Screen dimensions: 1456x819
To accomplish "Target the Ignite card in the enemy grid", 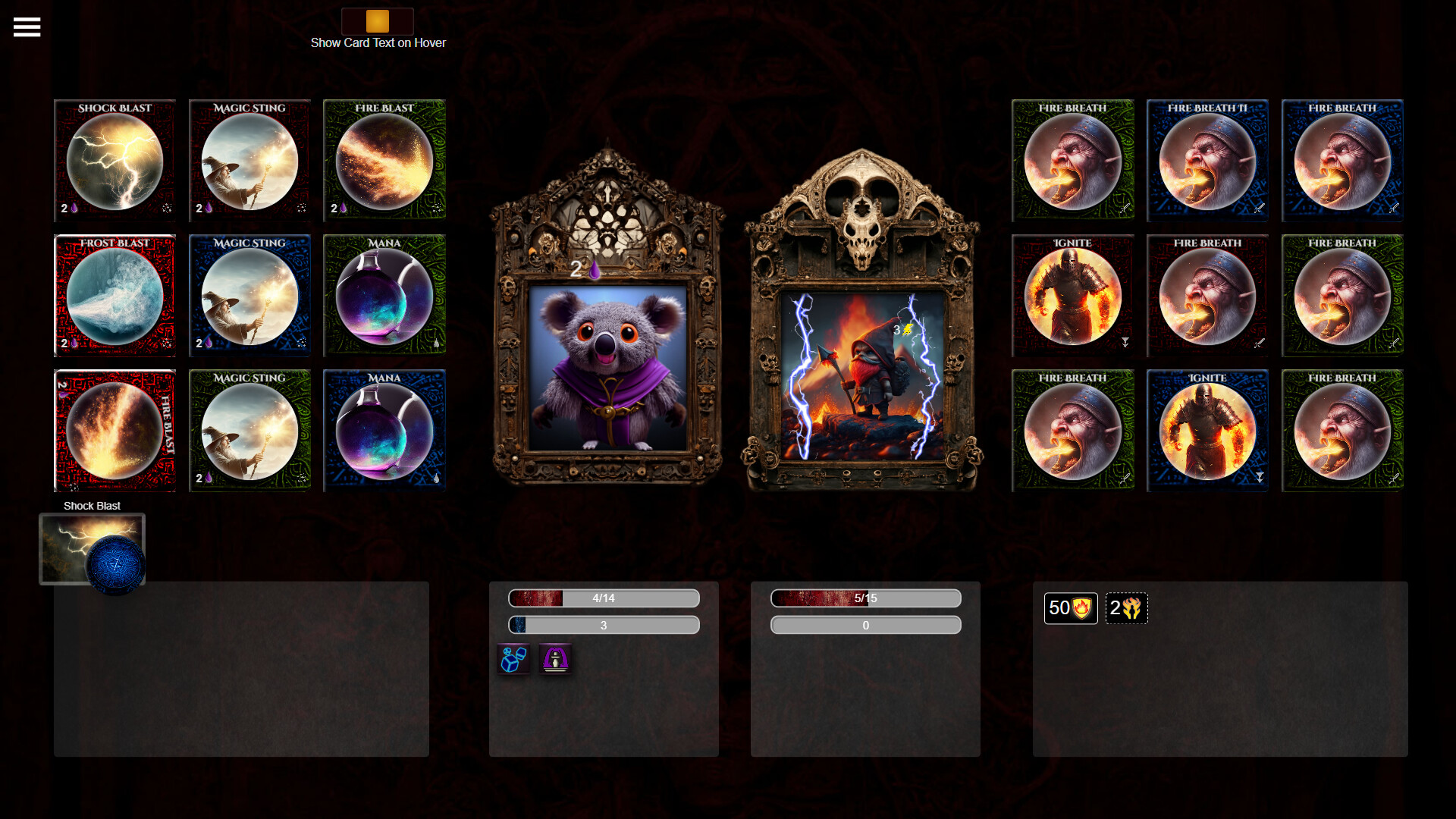I will (1072, 295).
